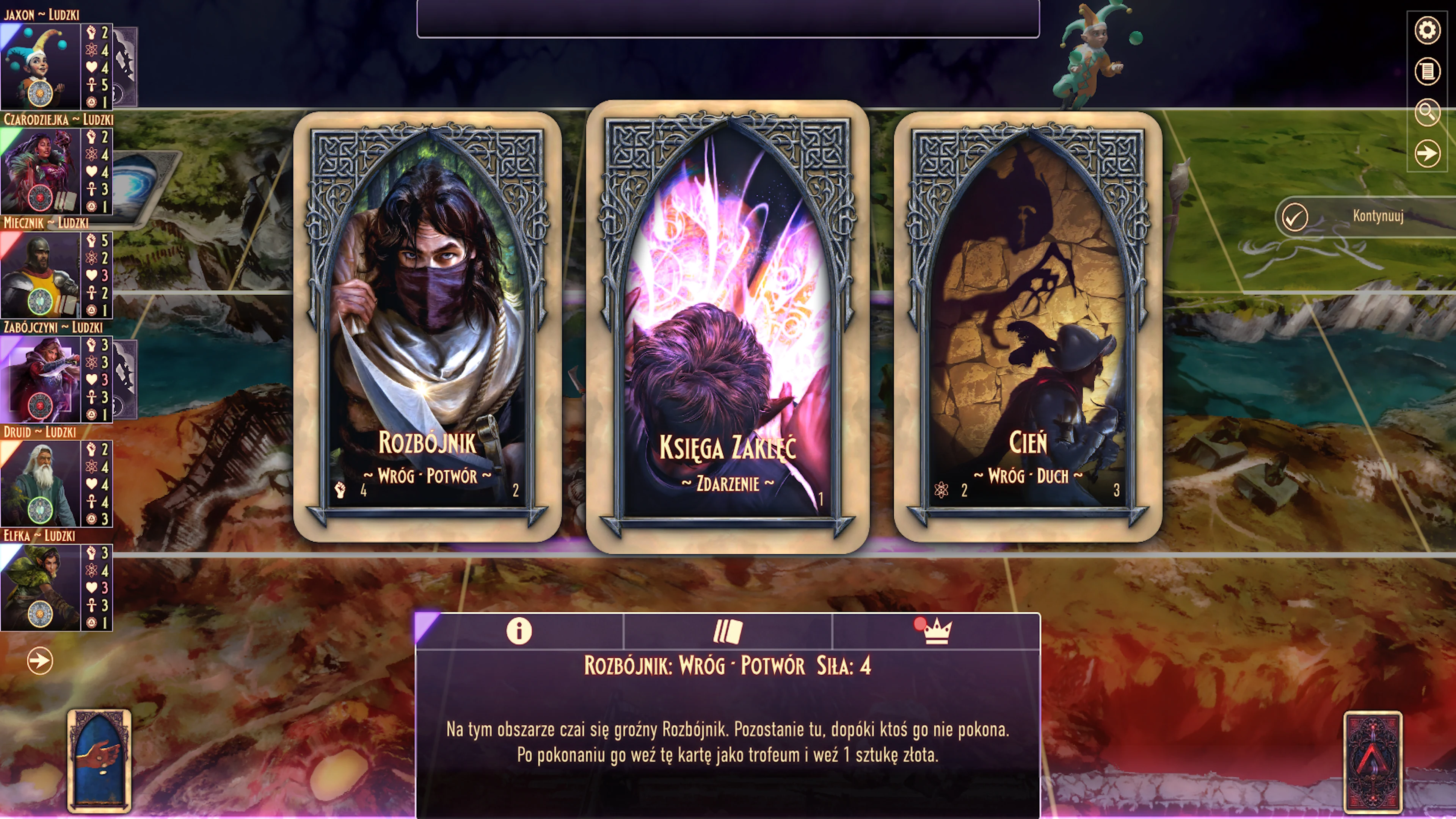Choose the Księga Zaklęć event card
This screenshot has height=819, width=1456.
[728, 326]
